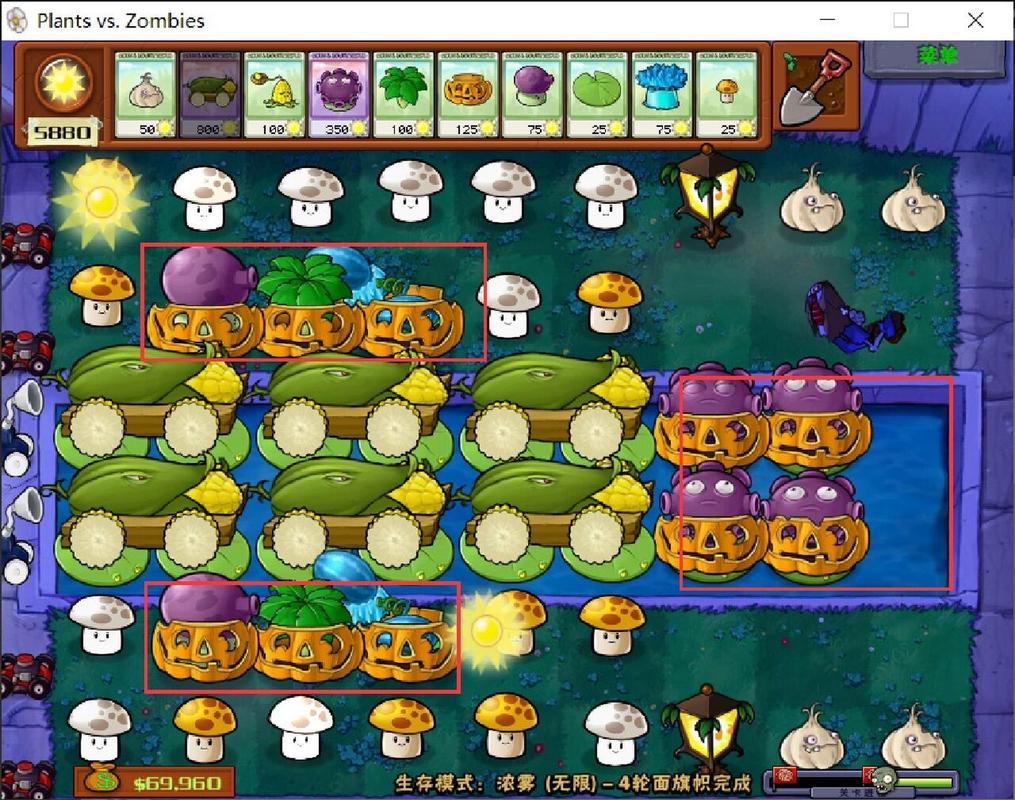The height and width of the screenshot is (800, 1015).
Task: Select the Fume-shroom seed packet
Action: 532,95
